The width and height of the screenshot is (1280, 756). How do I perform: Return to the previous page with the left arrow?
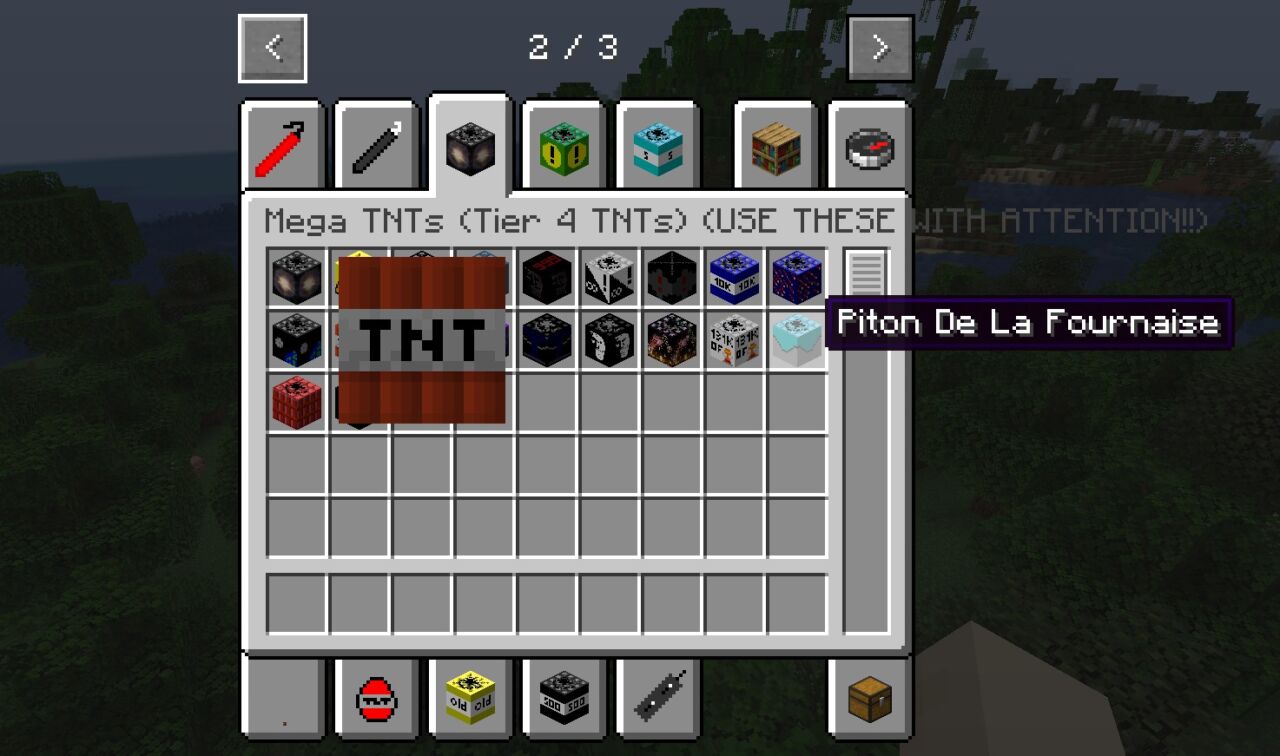coord(272,47)
